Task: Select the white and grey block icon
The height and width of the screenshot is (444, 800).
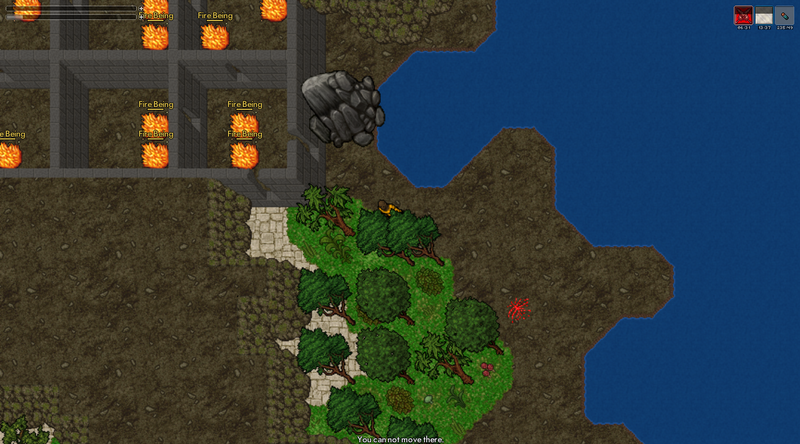Action: point(764,15)
